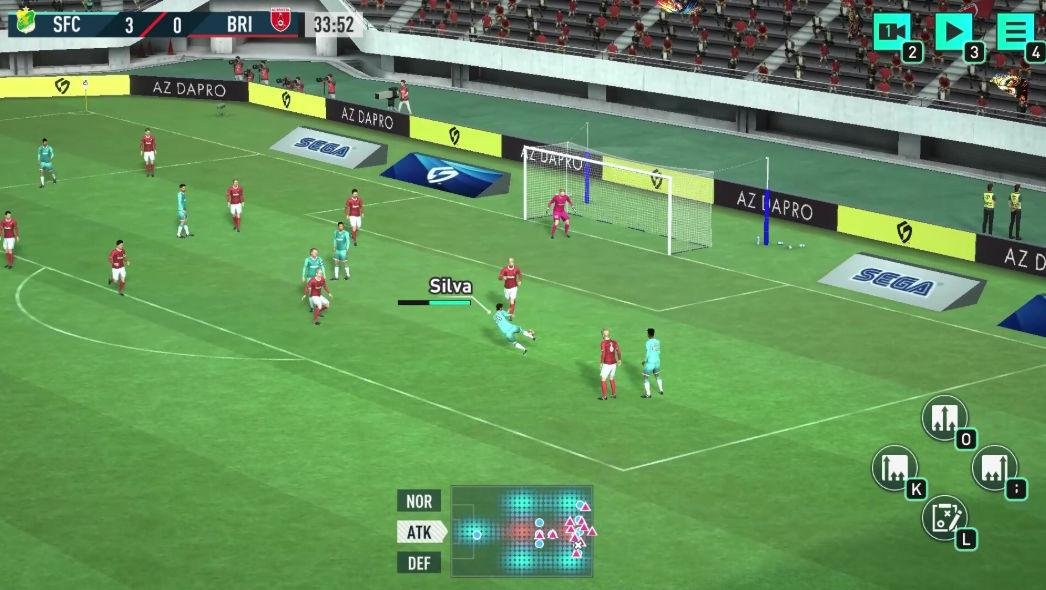Switch to the DEF defensive mode
The width and height of the screenshot is (1046, 590).
(x=420, y=563)
